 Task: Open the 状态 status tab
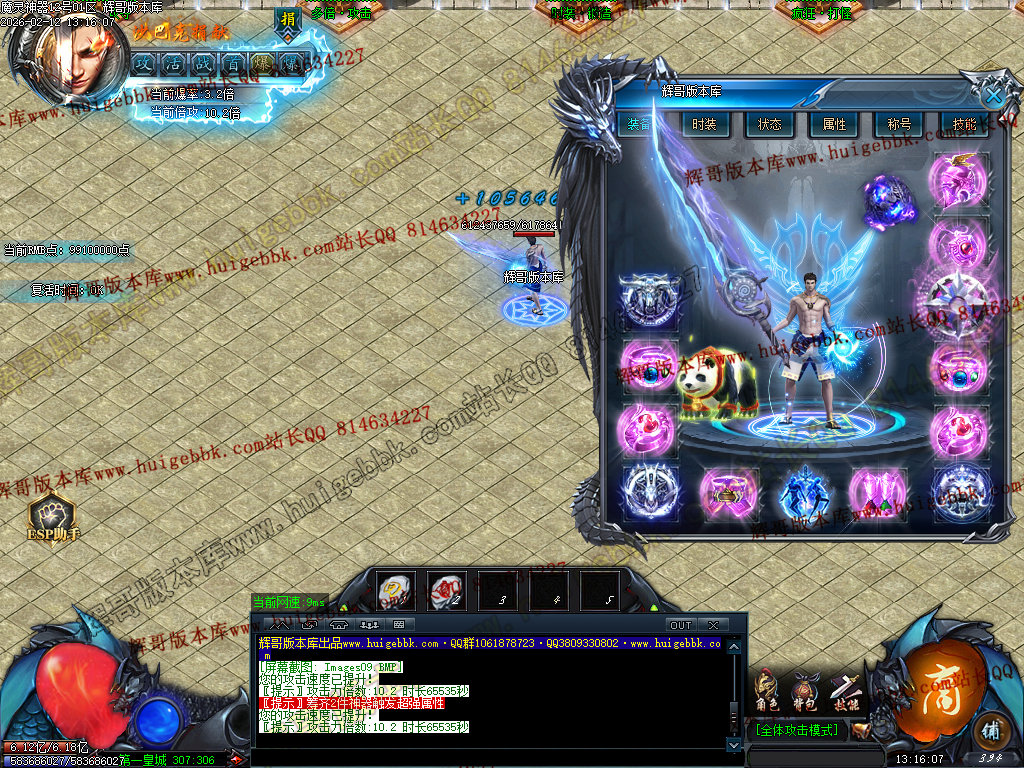(769, 125)
